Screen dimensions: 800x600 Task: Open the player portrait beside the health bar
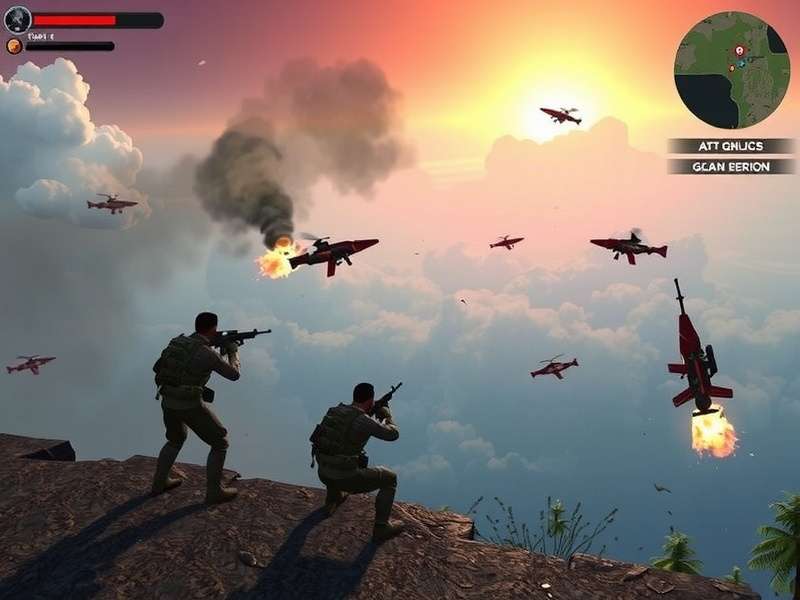click(18, 20)
